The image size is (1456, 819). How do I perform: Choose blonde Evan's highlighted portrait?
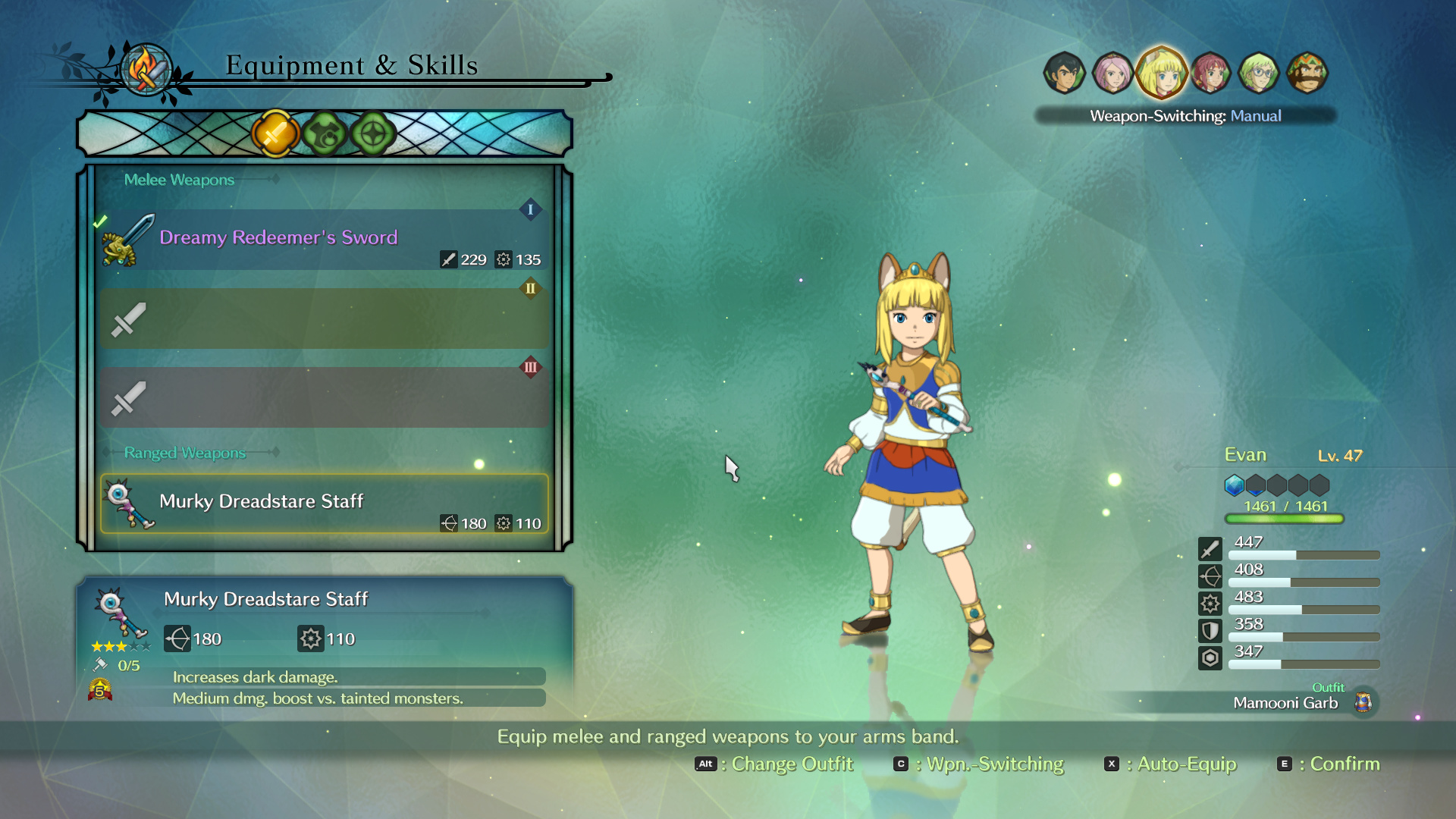tap(1161, 73)
